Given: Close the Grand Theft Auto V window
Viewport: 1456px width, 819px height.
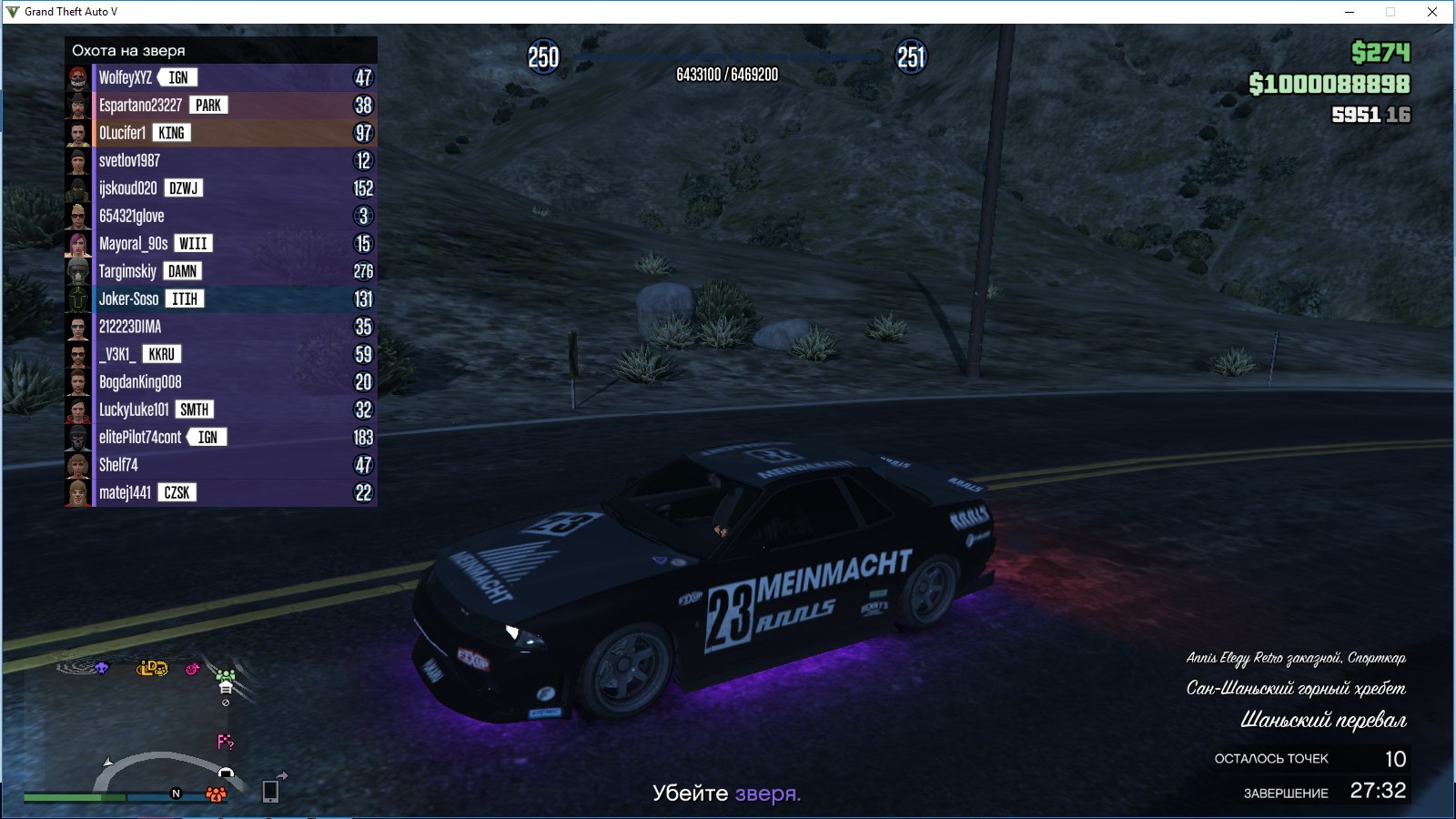Looking at the screenshot, I should click(1431, 12).
